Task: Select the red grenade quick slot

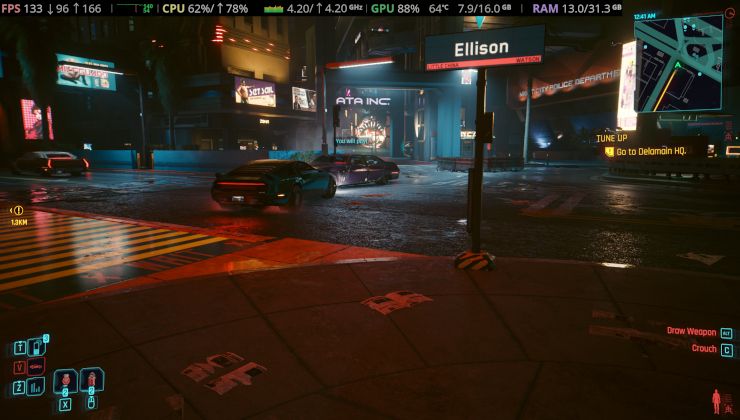Action: coord(90,381)
